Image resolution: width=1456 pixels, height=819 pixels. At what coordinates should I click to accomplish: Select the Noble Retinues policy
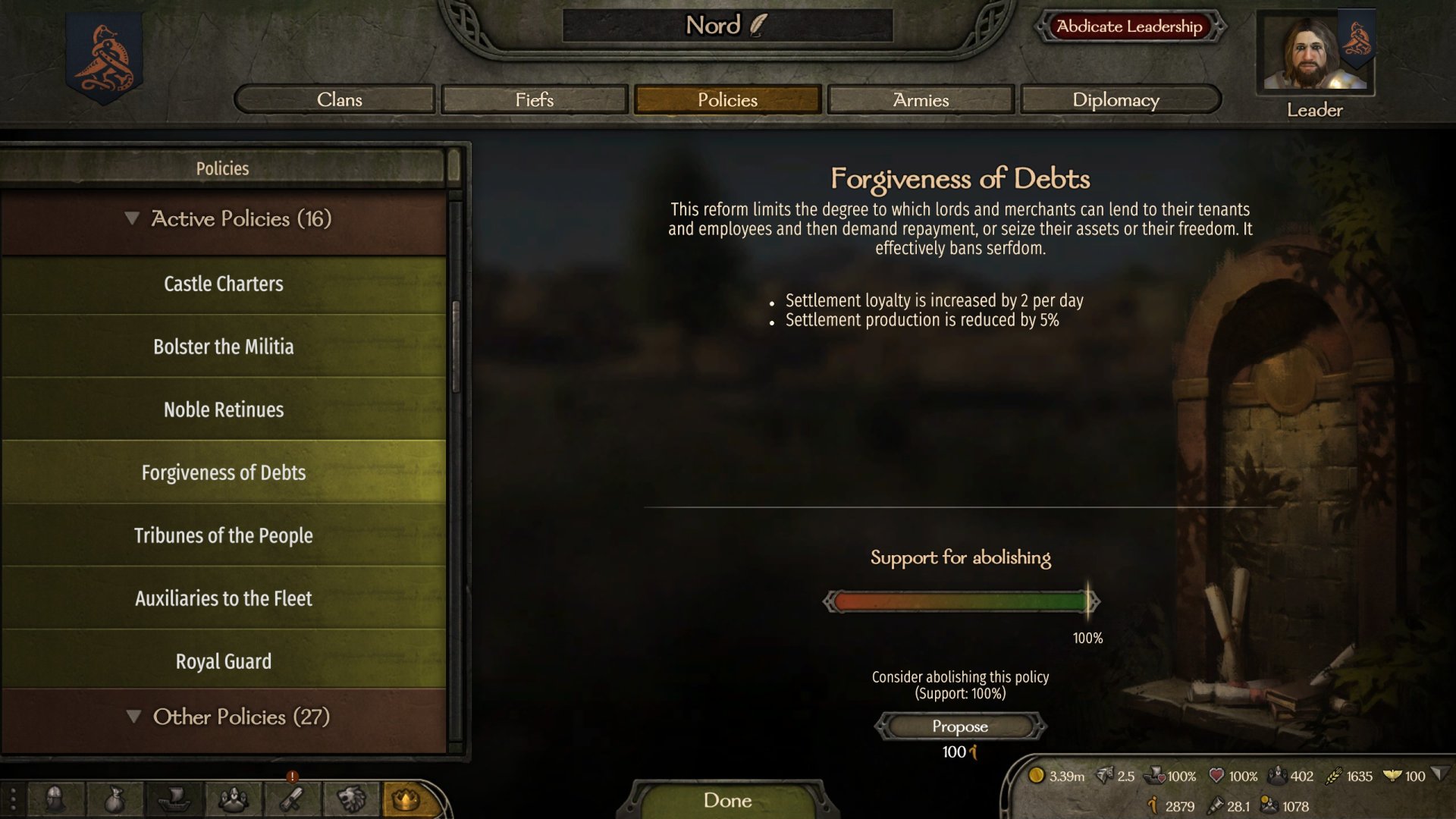point(224,410)
